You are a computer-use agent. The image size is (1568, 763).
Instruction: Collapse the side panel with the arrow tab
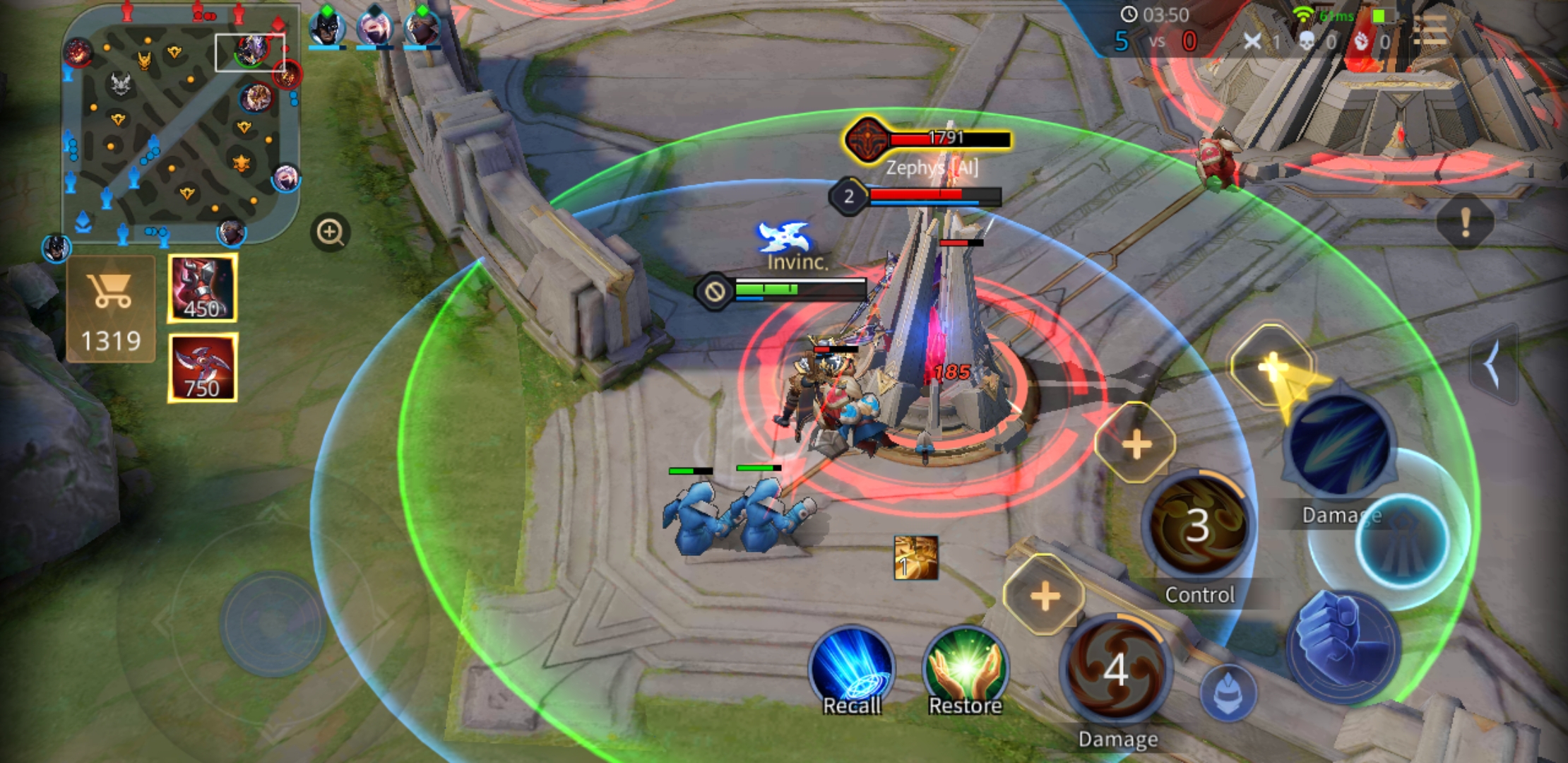(1494, 365)
